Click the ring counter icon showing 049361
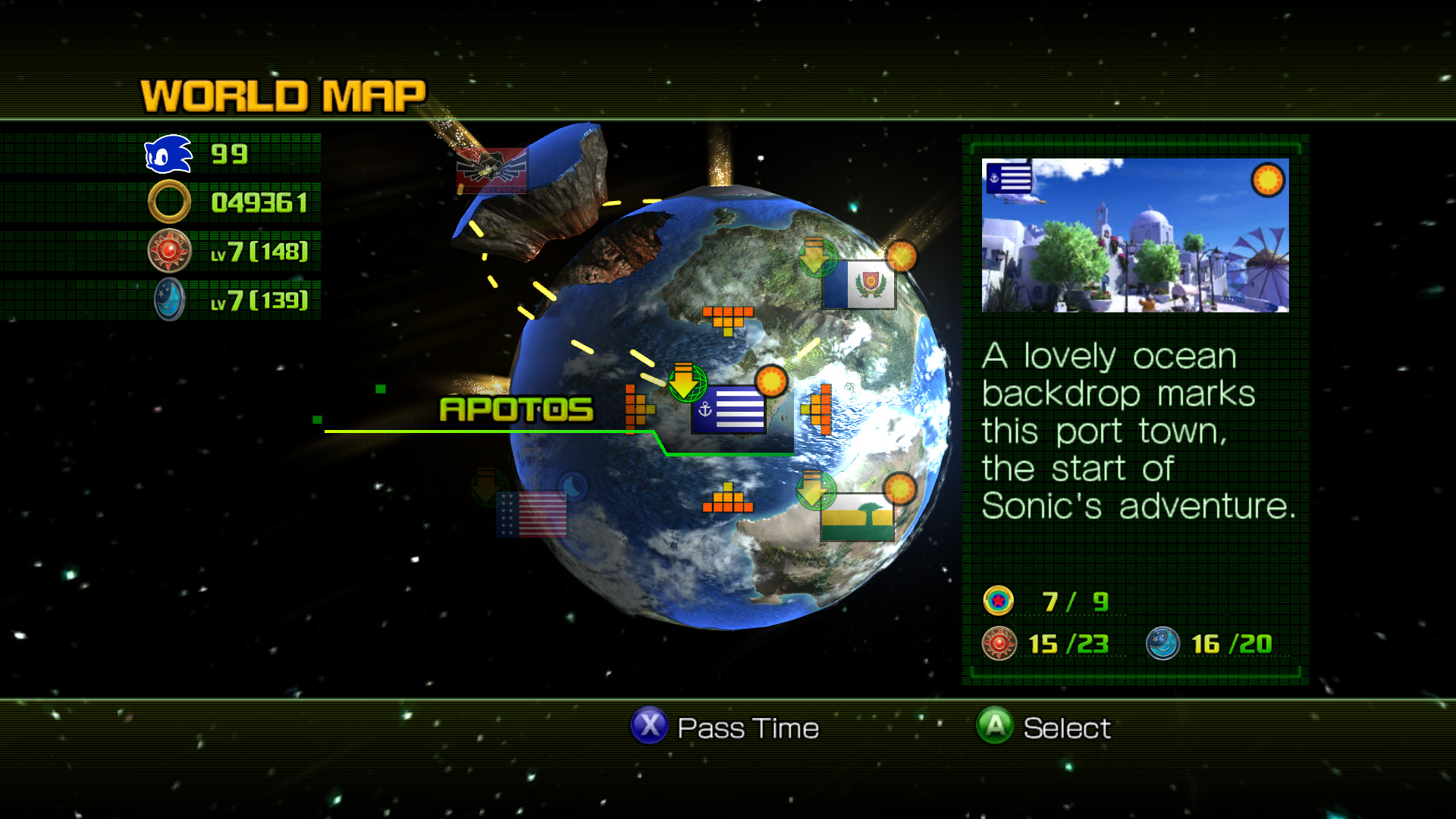 [168, 202]
